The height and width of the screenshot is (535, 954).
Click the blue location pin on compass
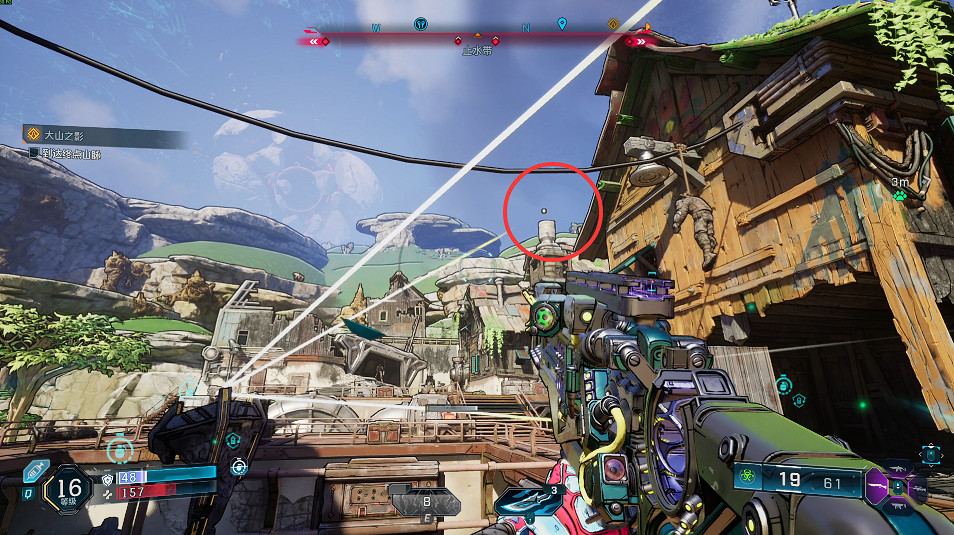click(562, 23)
